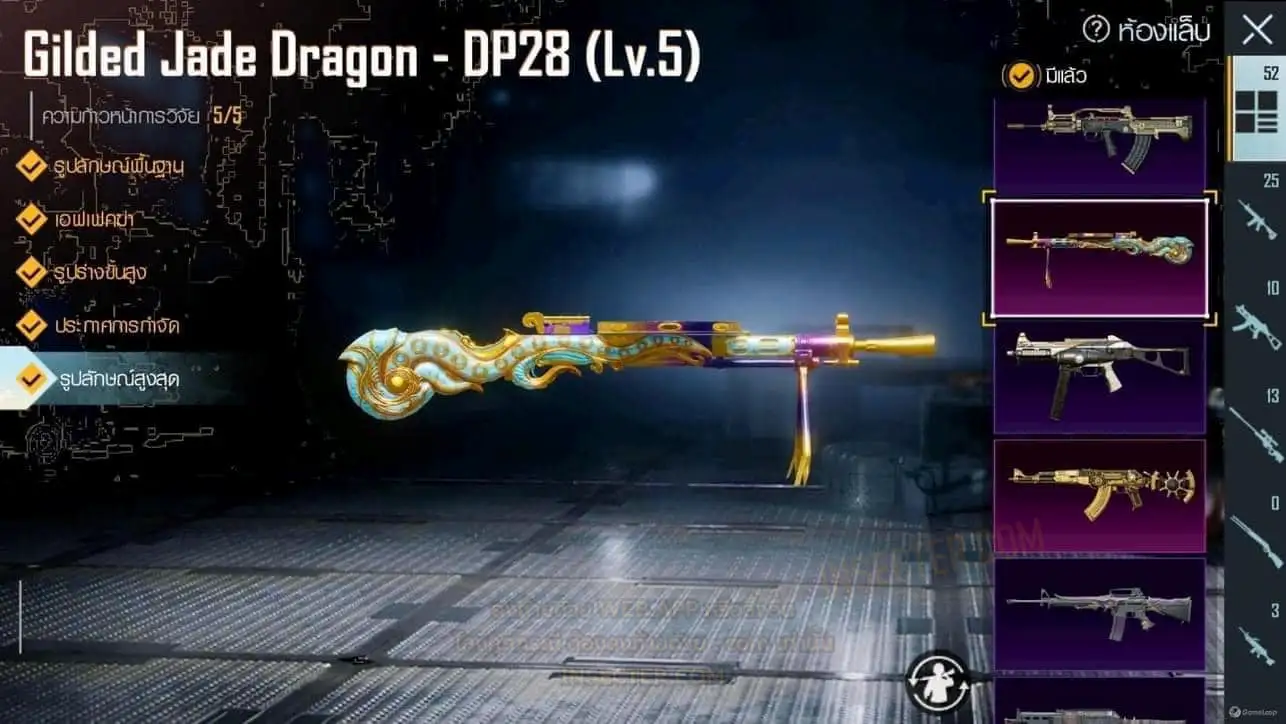Choose the รูปร่างขั้นสูง upgrade stage
1286x724 pixels.
100,271
